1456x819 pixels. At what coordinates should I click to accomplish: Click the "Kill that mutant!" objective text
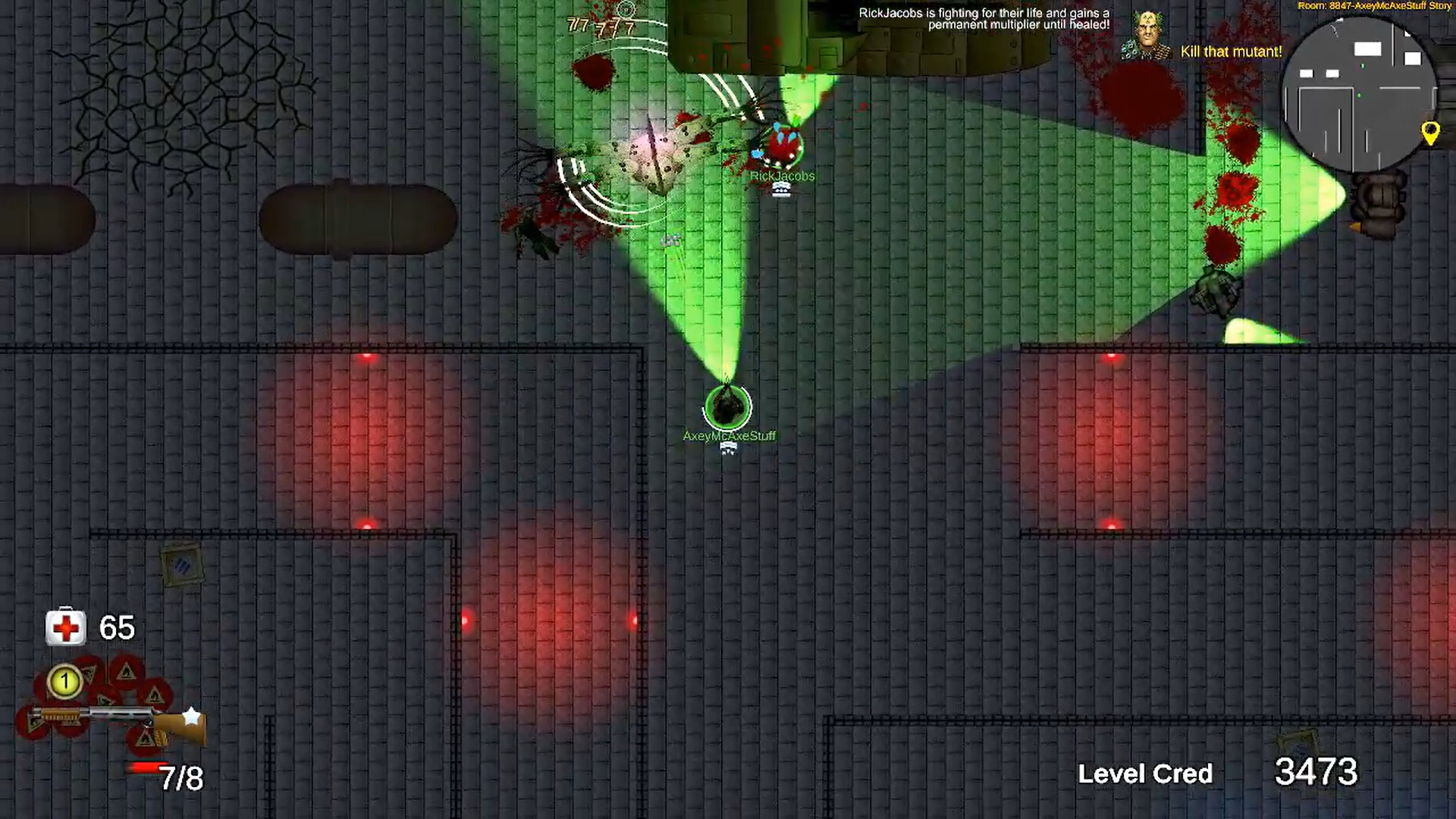[1230, 52]
